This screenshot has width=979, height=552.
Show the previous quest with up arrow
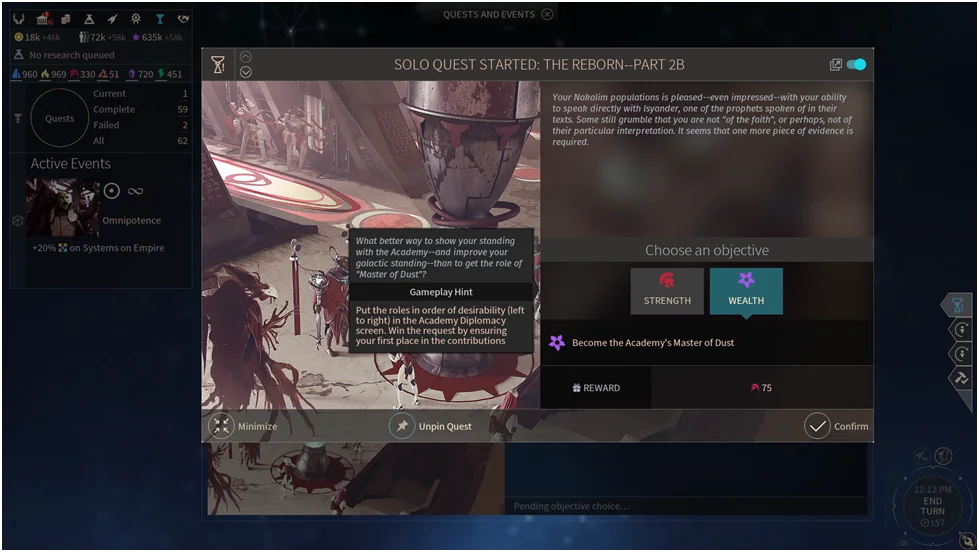pyautogui.click(x=246, y=57)
